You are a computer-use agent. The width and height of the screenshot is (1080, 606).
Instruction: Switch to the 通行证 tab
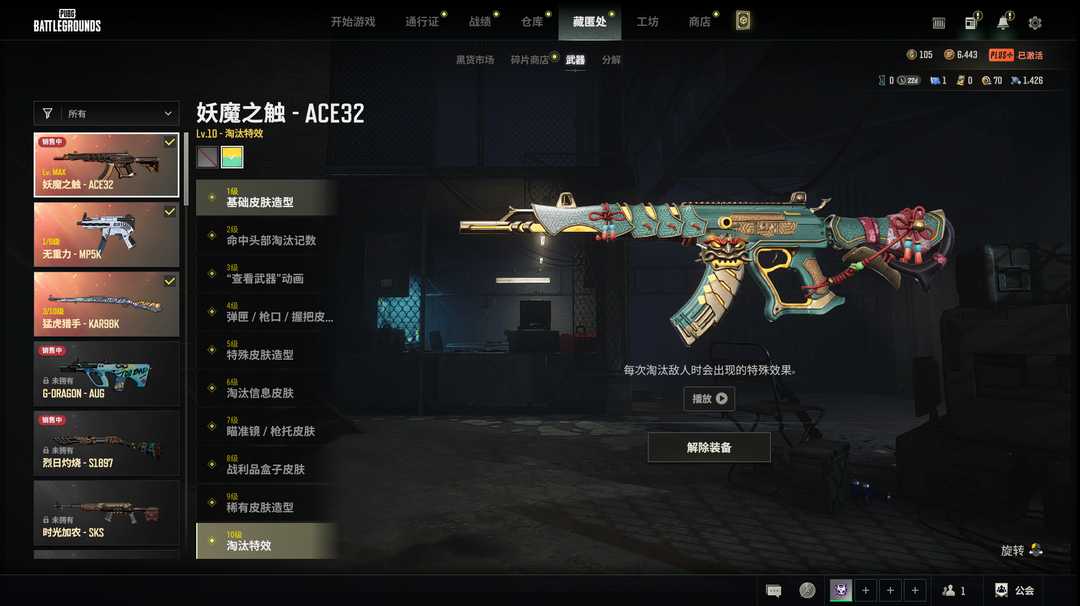click(x=422, y=21)
